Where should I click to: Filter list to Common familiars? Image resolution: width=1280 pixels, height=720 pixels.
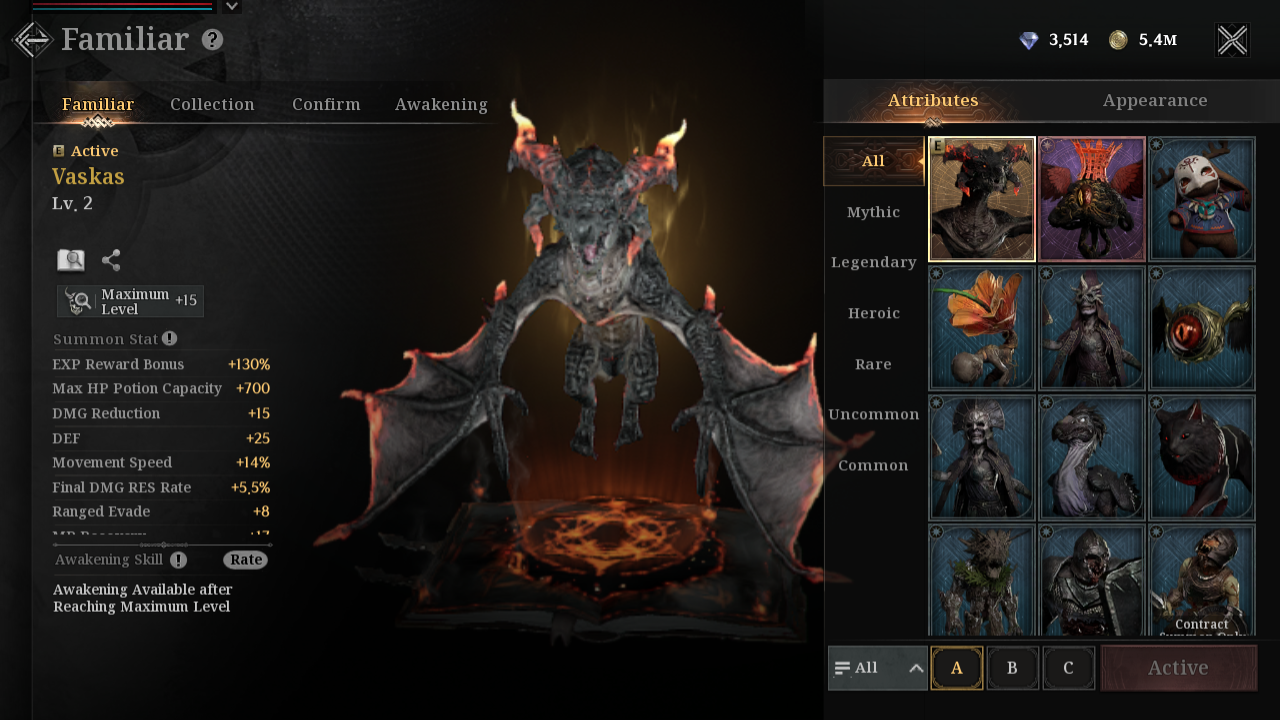pos(873,465)
